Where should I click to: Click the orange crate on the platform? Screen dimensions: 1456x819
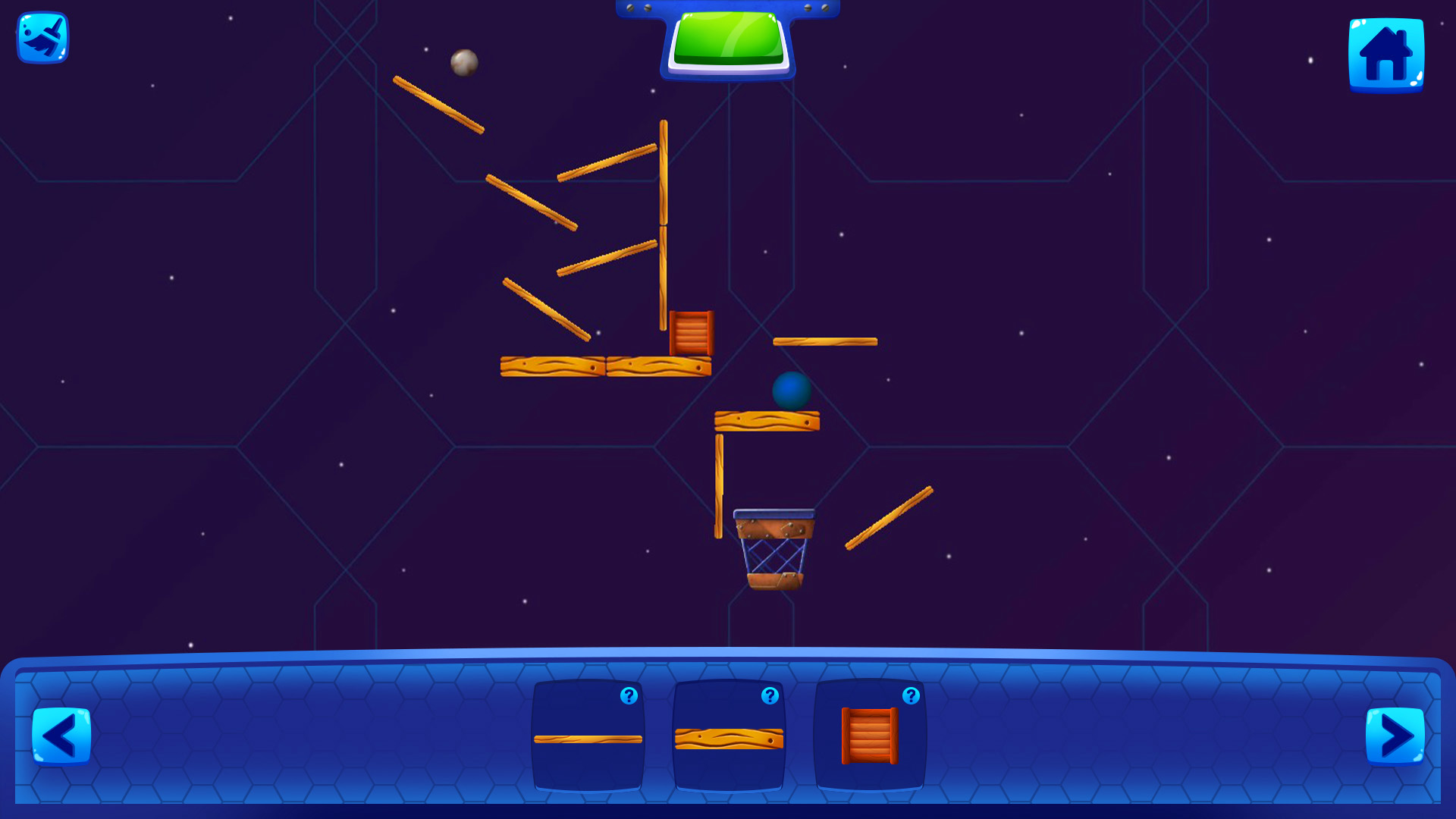691,332
